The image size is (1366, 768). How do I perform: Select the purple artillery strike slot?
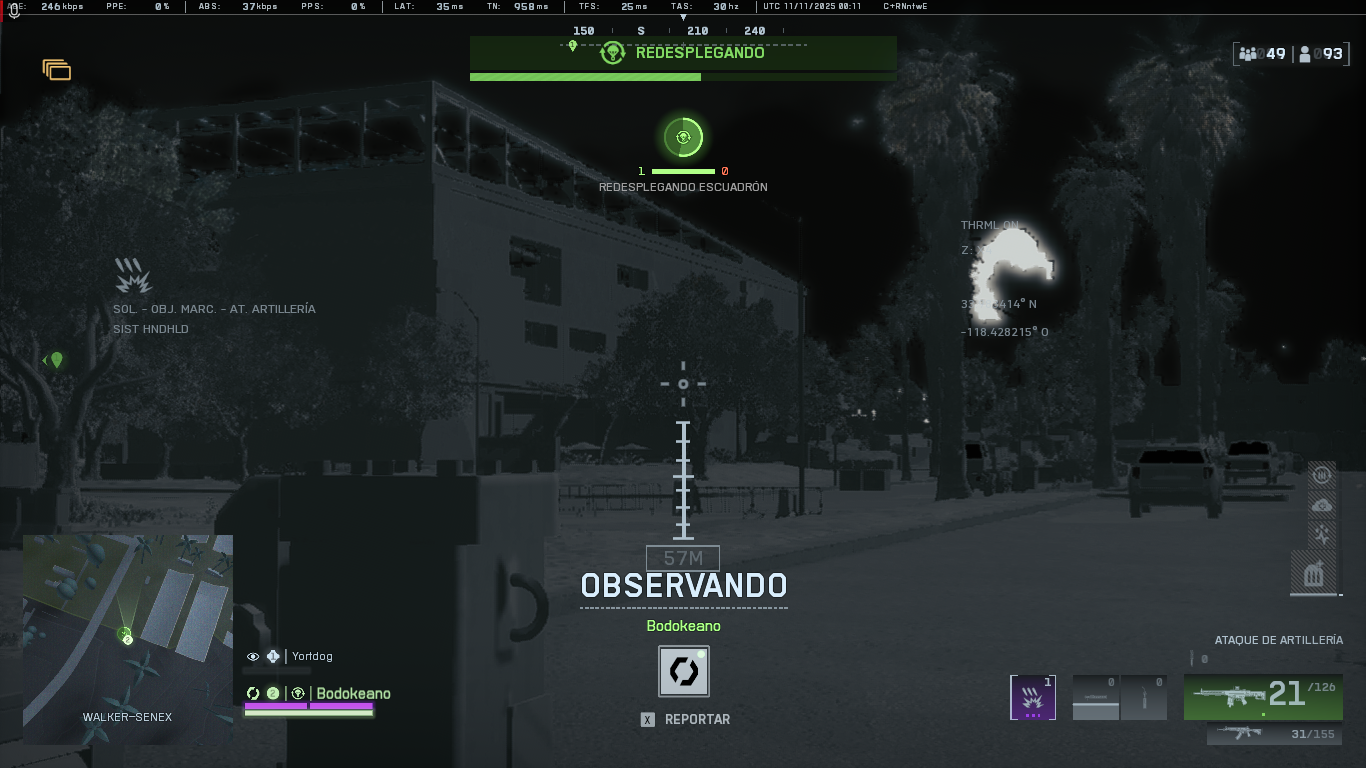1033,697
